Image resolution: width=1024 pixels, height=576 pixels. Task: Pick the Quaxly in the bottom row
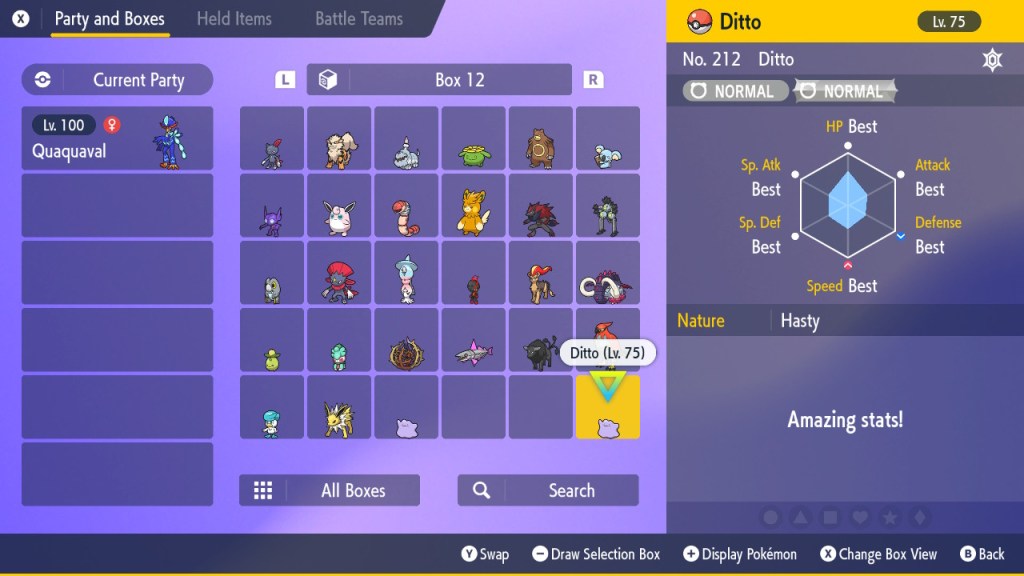click(x=272, y=407)
